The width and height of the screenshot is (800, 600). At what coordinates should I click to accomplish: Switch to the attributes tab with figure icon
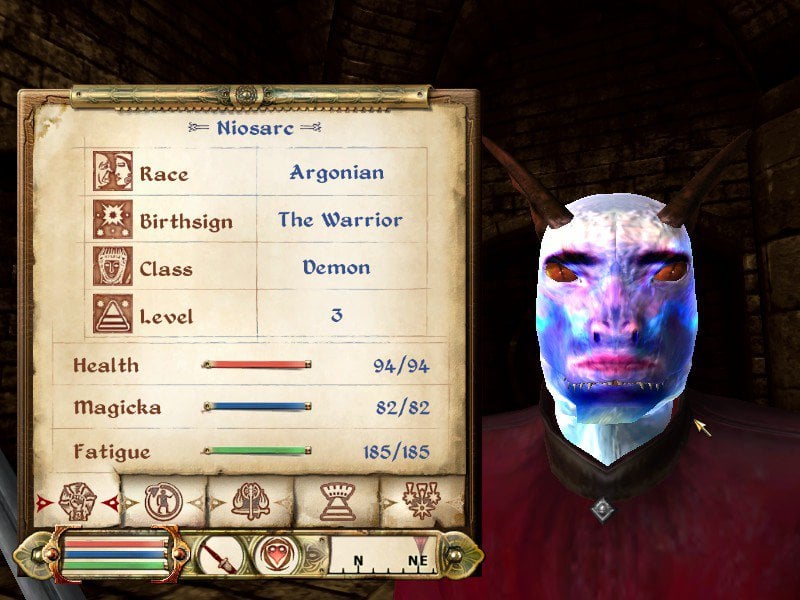pyautogui.click(x=162, y=502)
